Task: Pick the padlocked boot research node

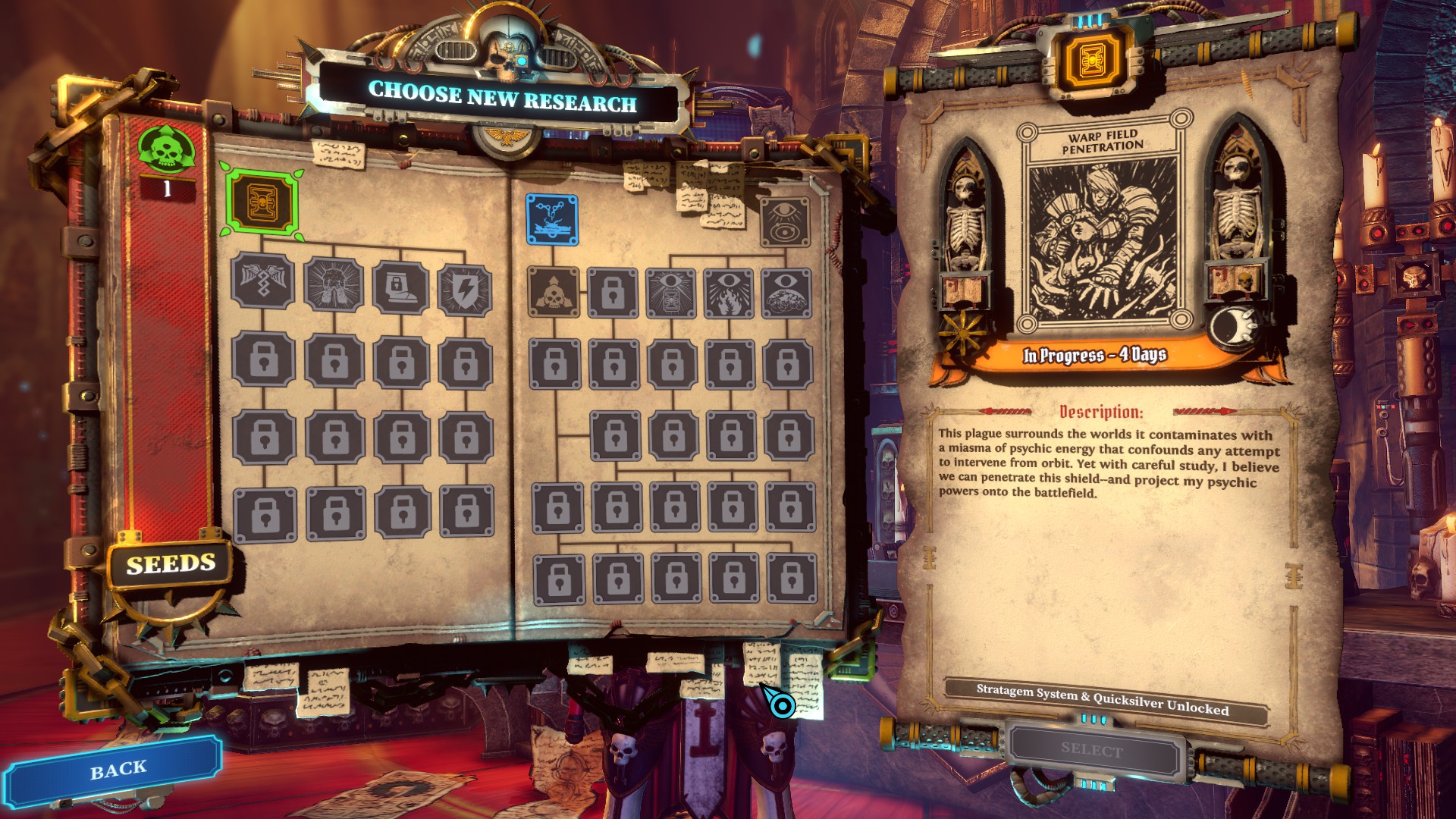Action: 400,287
